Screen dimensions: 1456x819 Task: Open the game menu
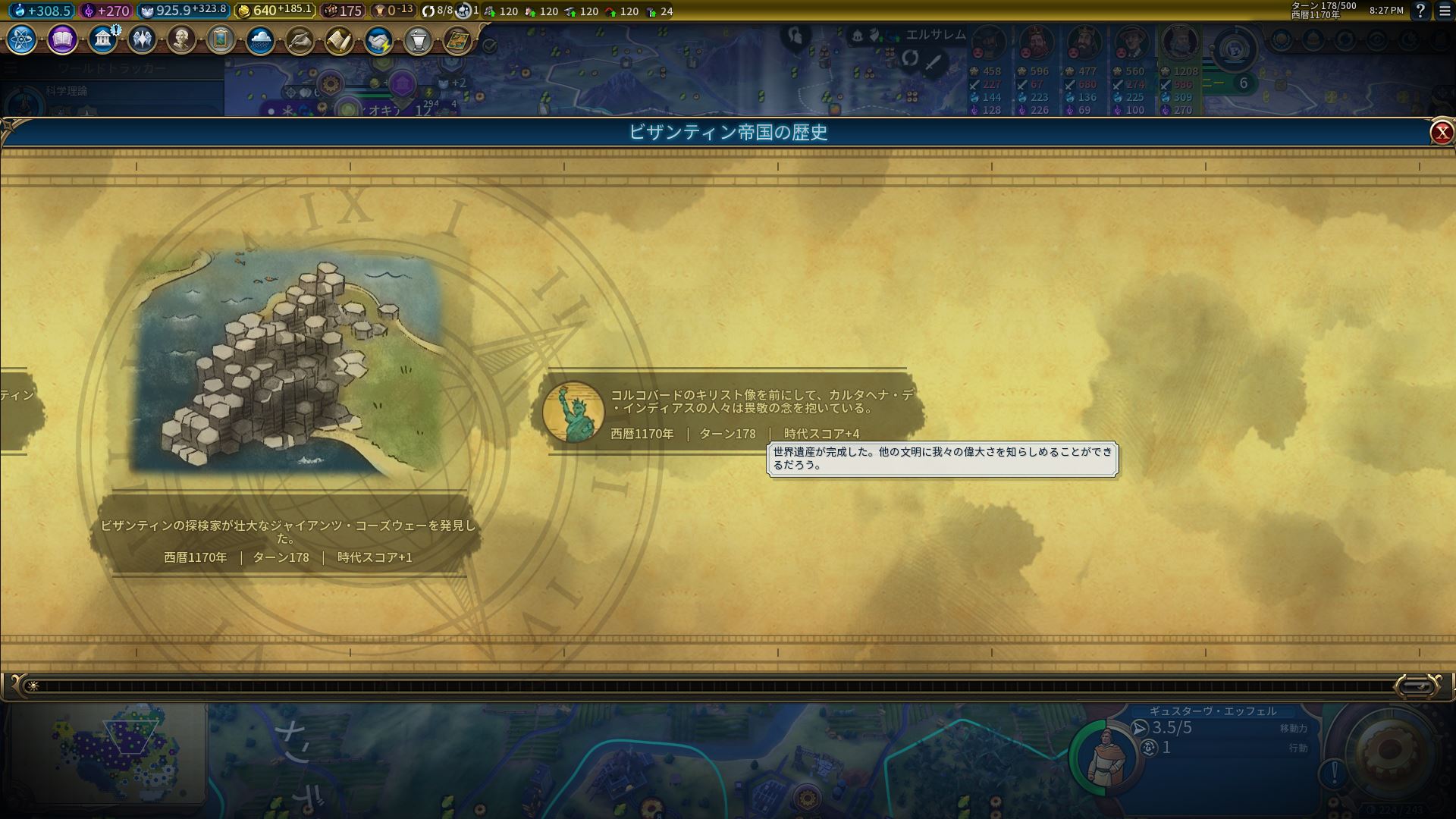1444,10
